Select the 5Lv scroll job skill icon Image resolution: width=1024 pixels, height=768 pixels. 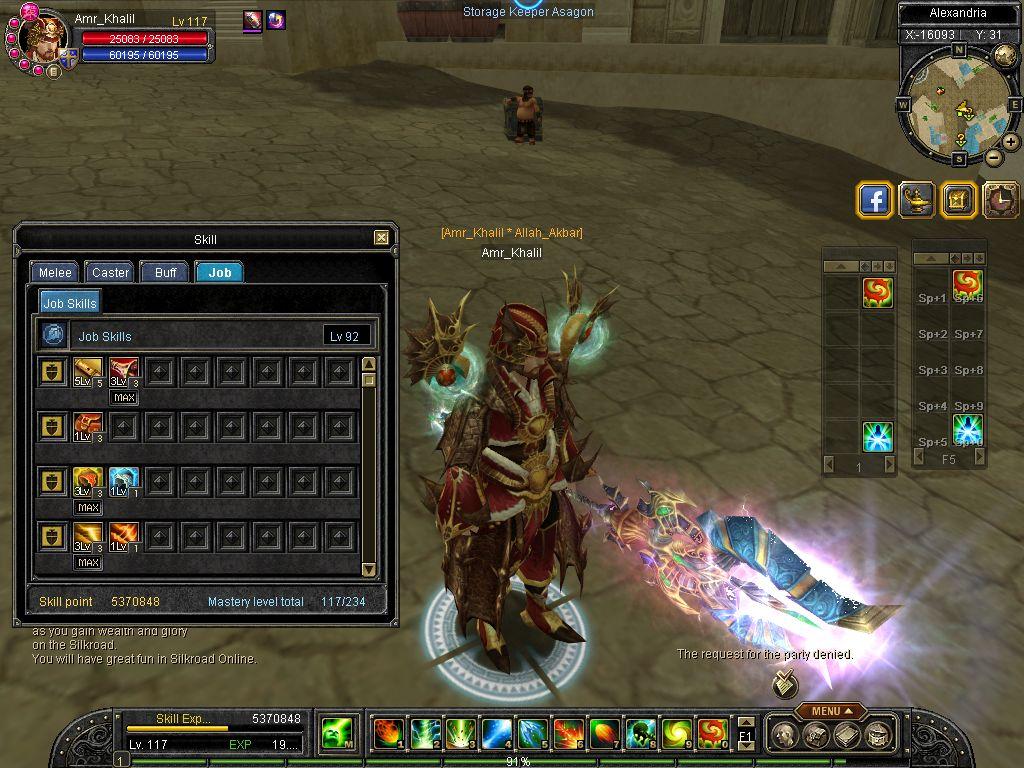click(88, 372)
